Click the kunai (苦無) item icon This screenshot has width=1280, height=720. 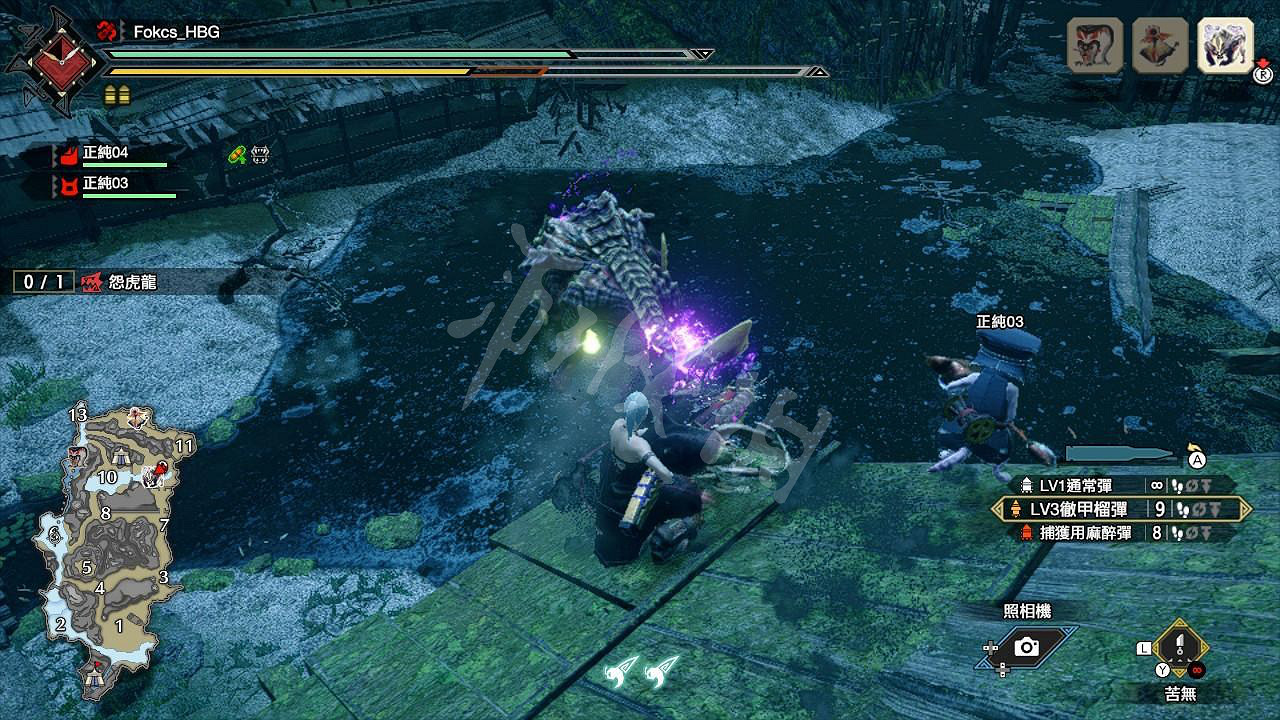click(1178, 648)
